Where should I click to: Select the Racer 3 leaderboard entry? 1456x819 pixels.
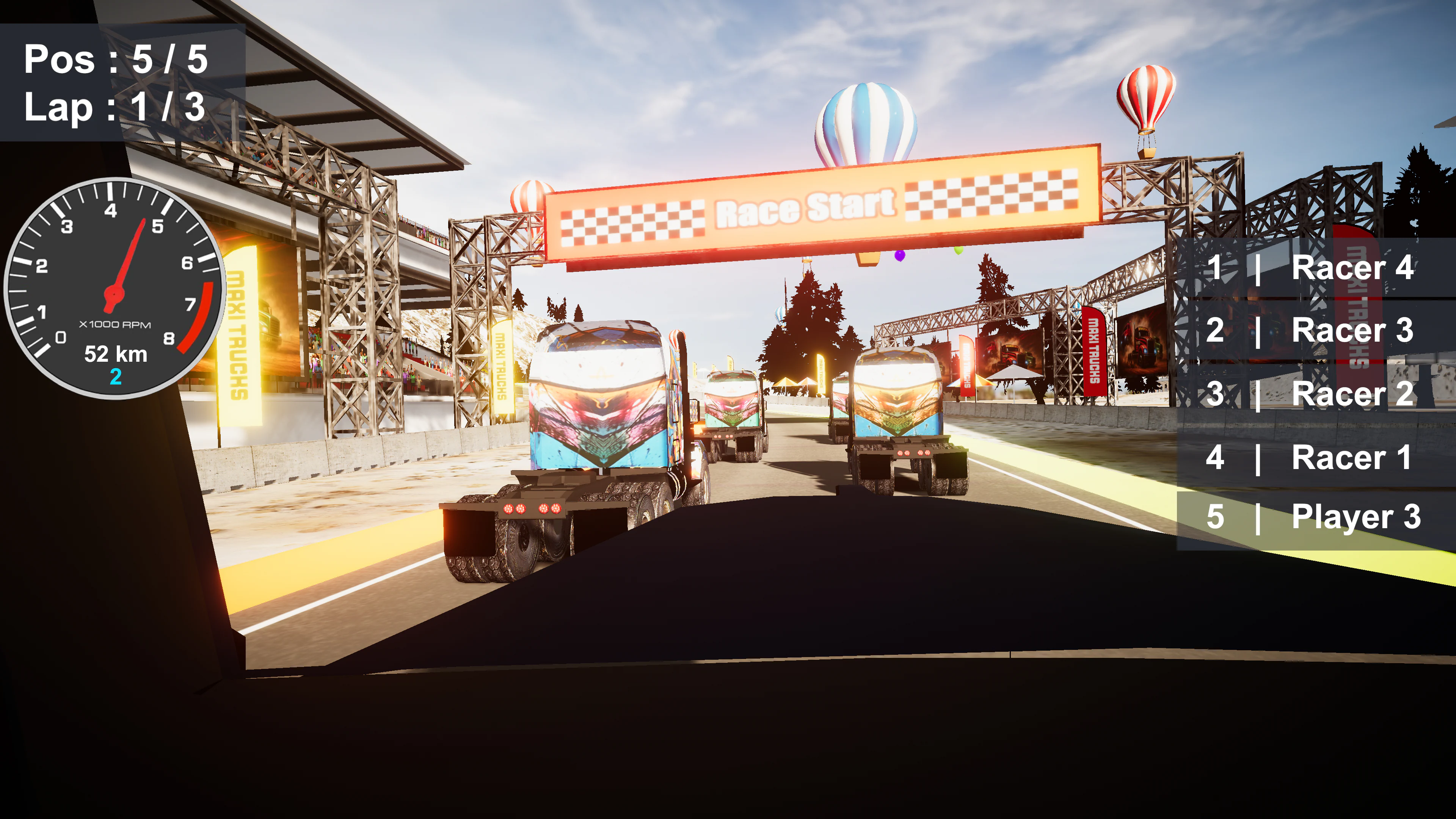coord(1311,332)
